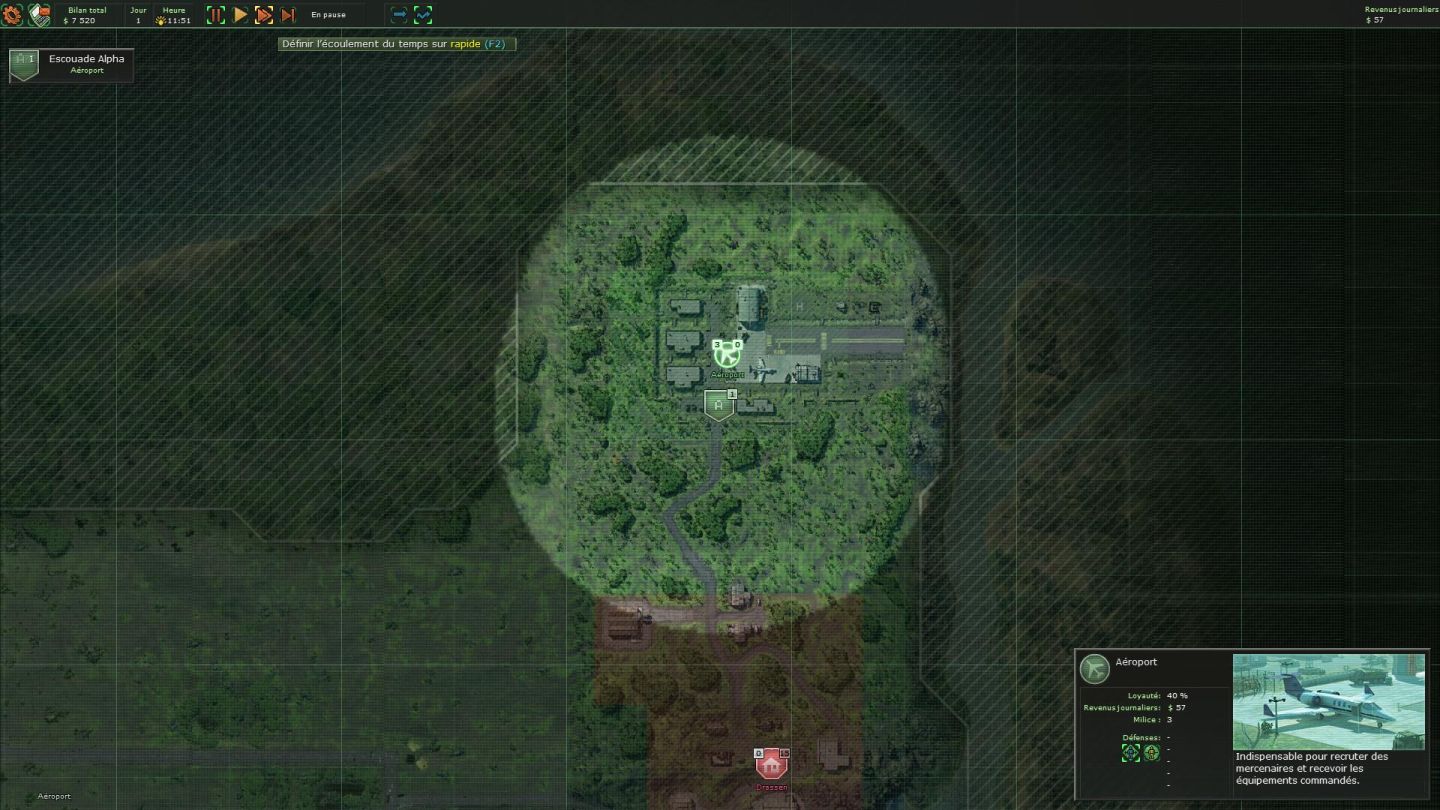Select the red Drassen town marker

pyautogui.click(x=770, y=765)
